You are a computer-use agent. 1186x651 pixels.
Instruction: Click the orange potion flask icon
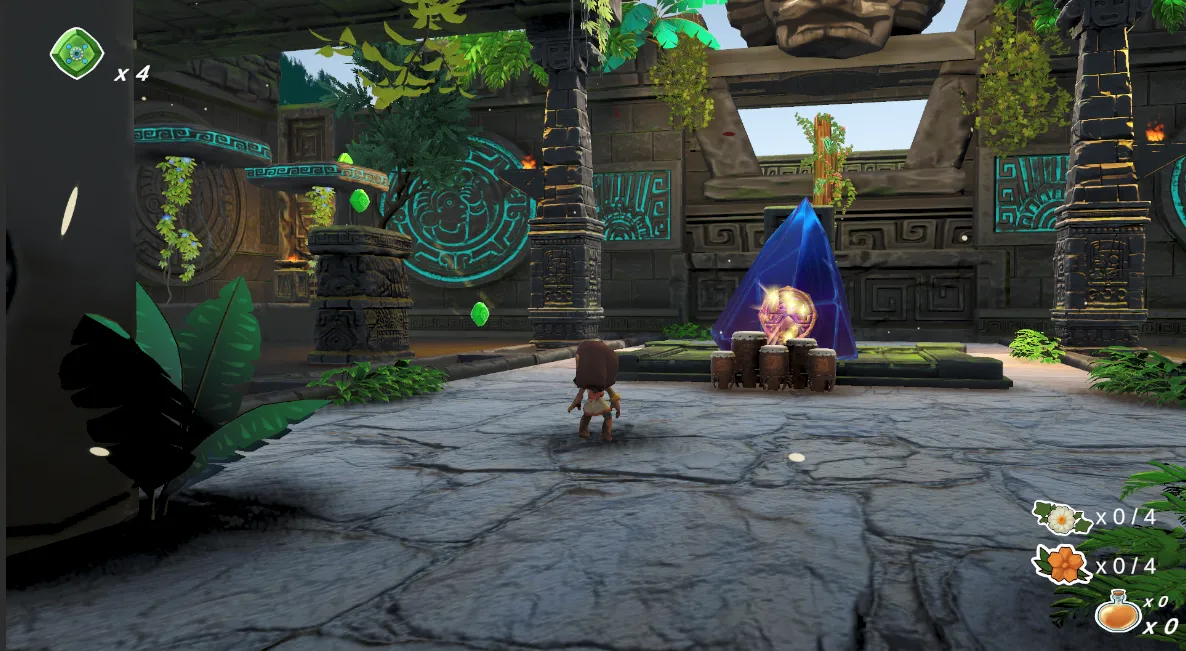coord(1117,612)
